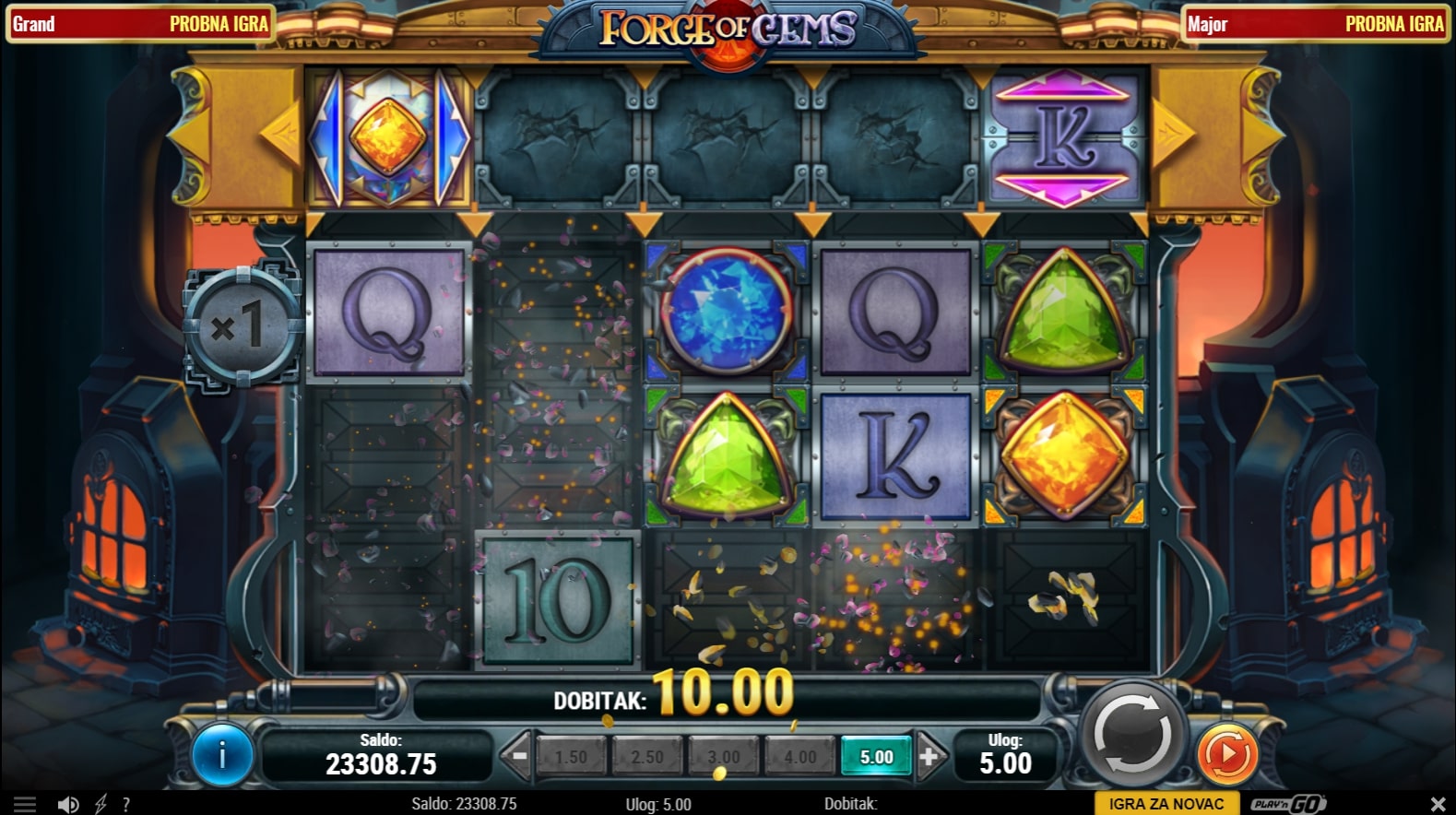Spin the reels with the circular arrow button

tap(1132, 737)
